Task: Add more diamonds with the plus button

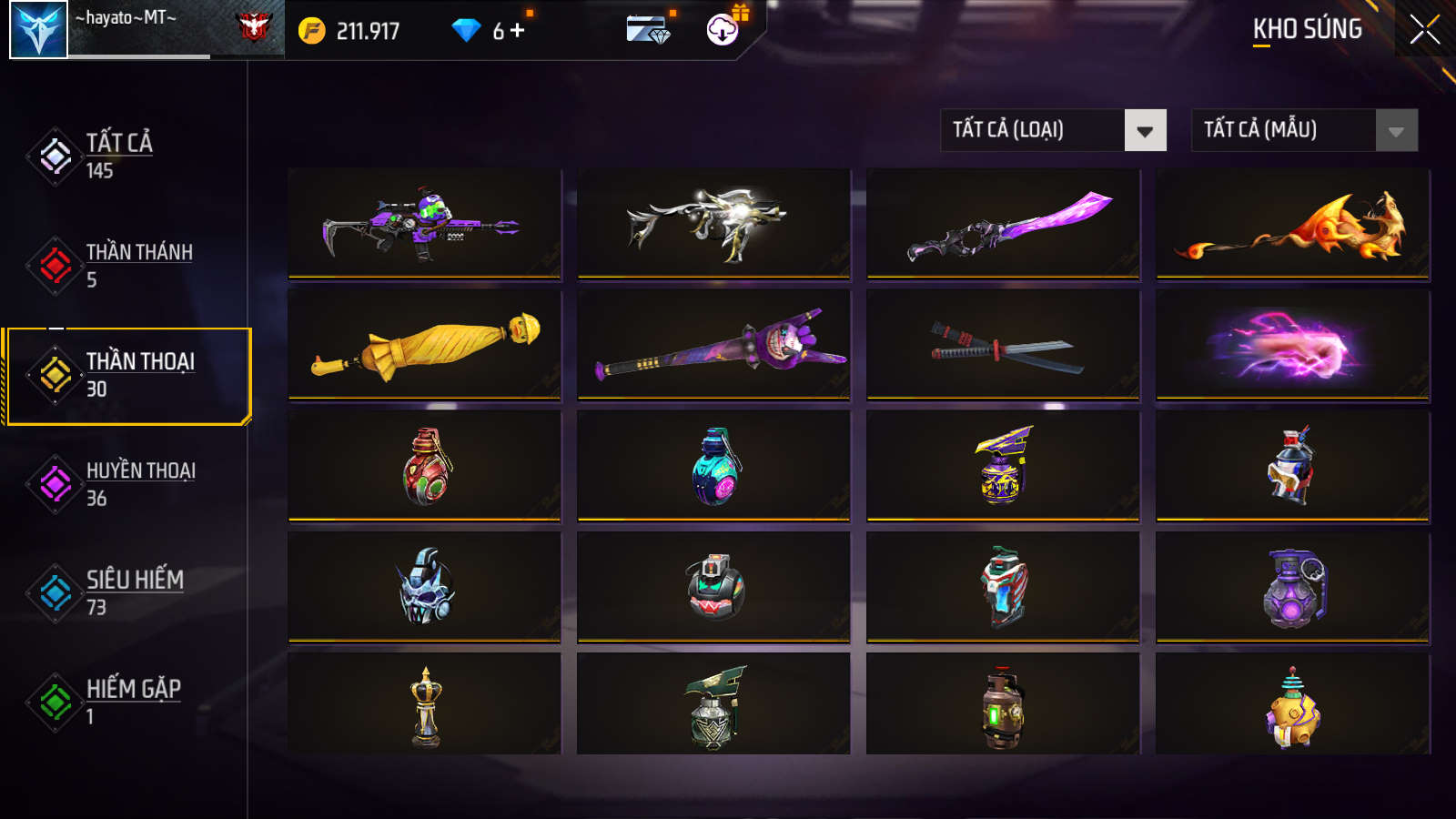Action: [x=518, y=31]
